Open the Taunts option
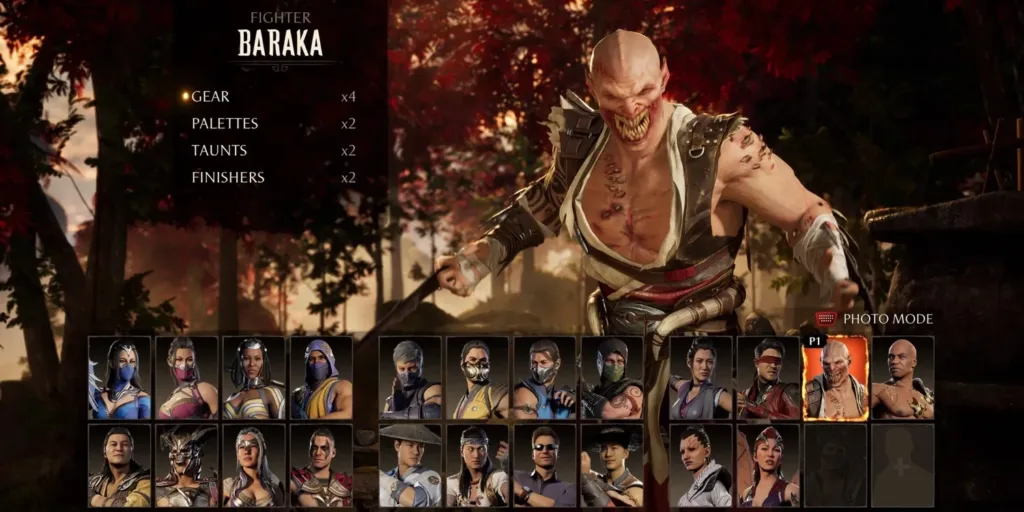1024x512 pixels. click(219, 151)
